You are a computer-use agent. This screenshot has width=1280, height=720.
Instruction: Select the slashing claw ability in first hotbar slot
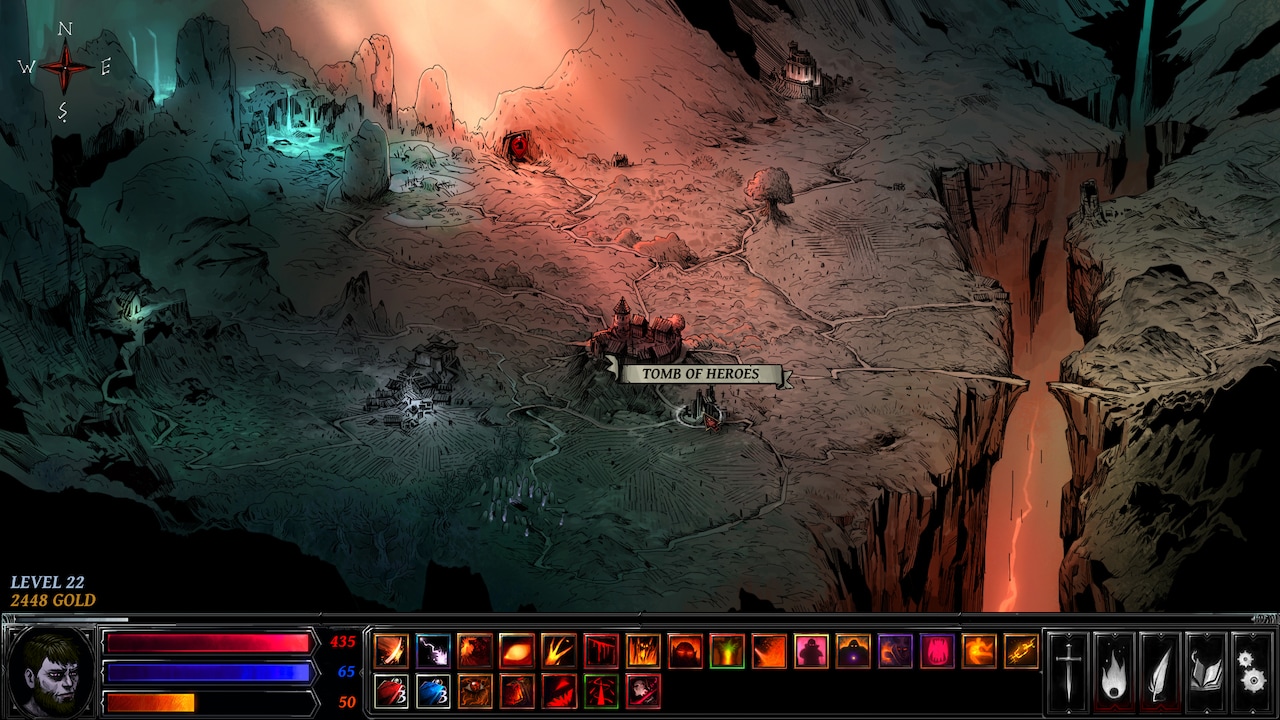391,650
